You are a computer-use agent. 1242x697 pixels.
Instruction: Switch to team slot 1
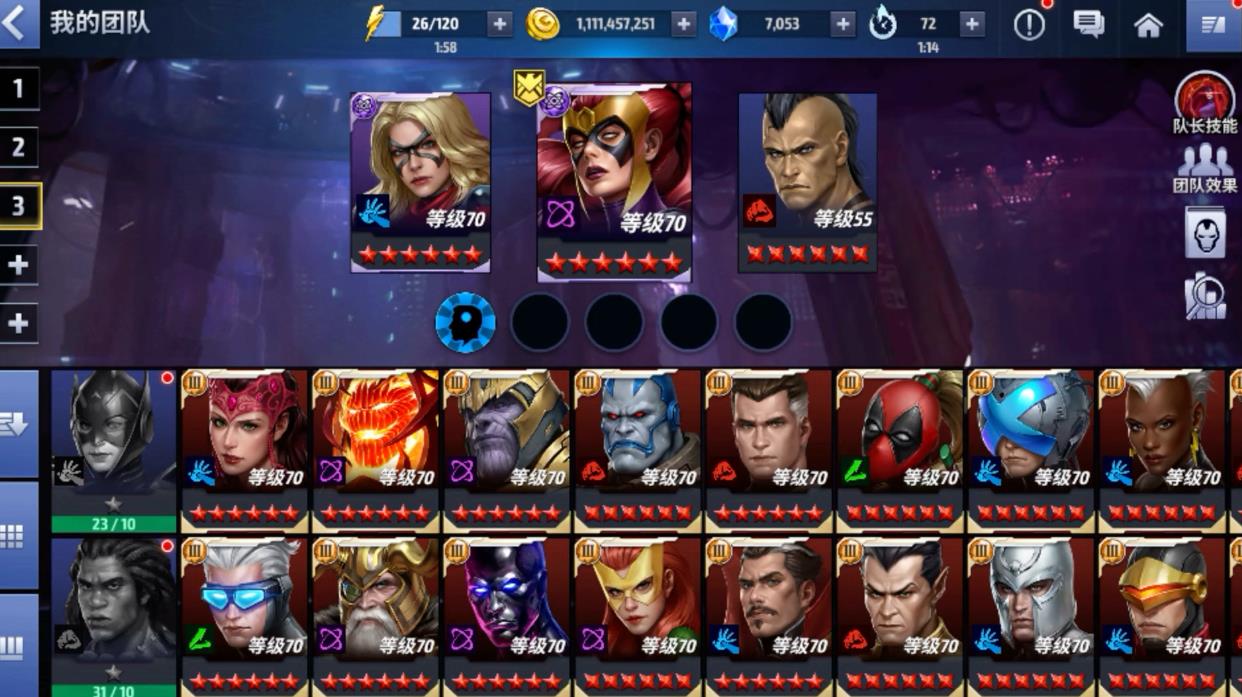(x=18, y=89)
